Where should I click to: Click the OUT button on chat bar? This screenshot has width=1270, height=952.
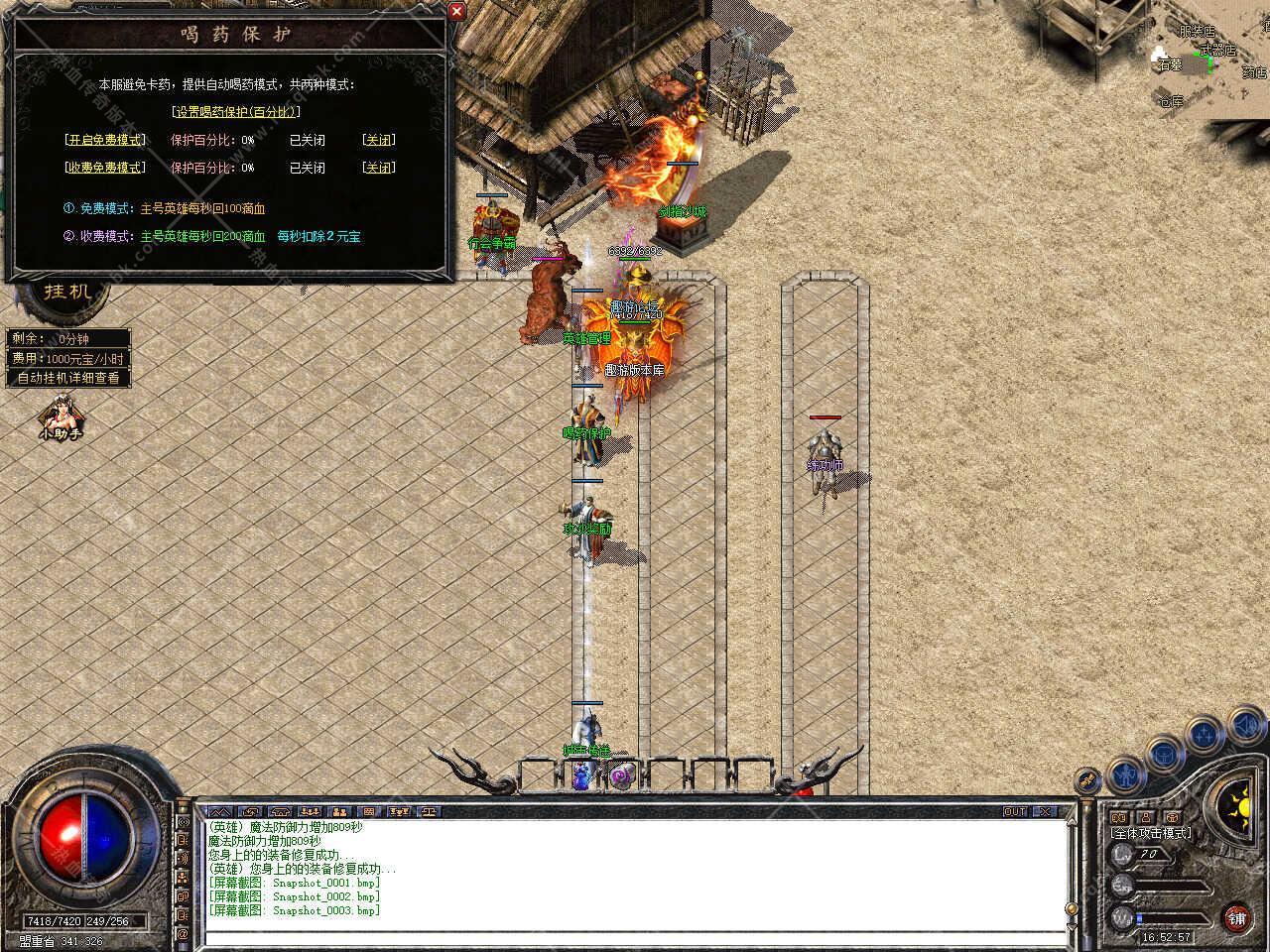tap(1014, 811)
